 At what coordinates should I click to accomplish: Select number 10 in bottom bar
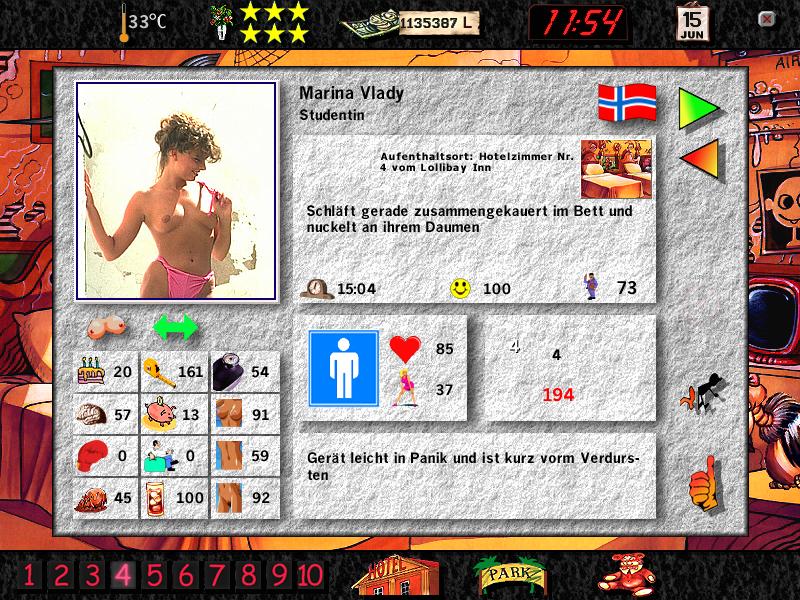(x=310, y=574)
